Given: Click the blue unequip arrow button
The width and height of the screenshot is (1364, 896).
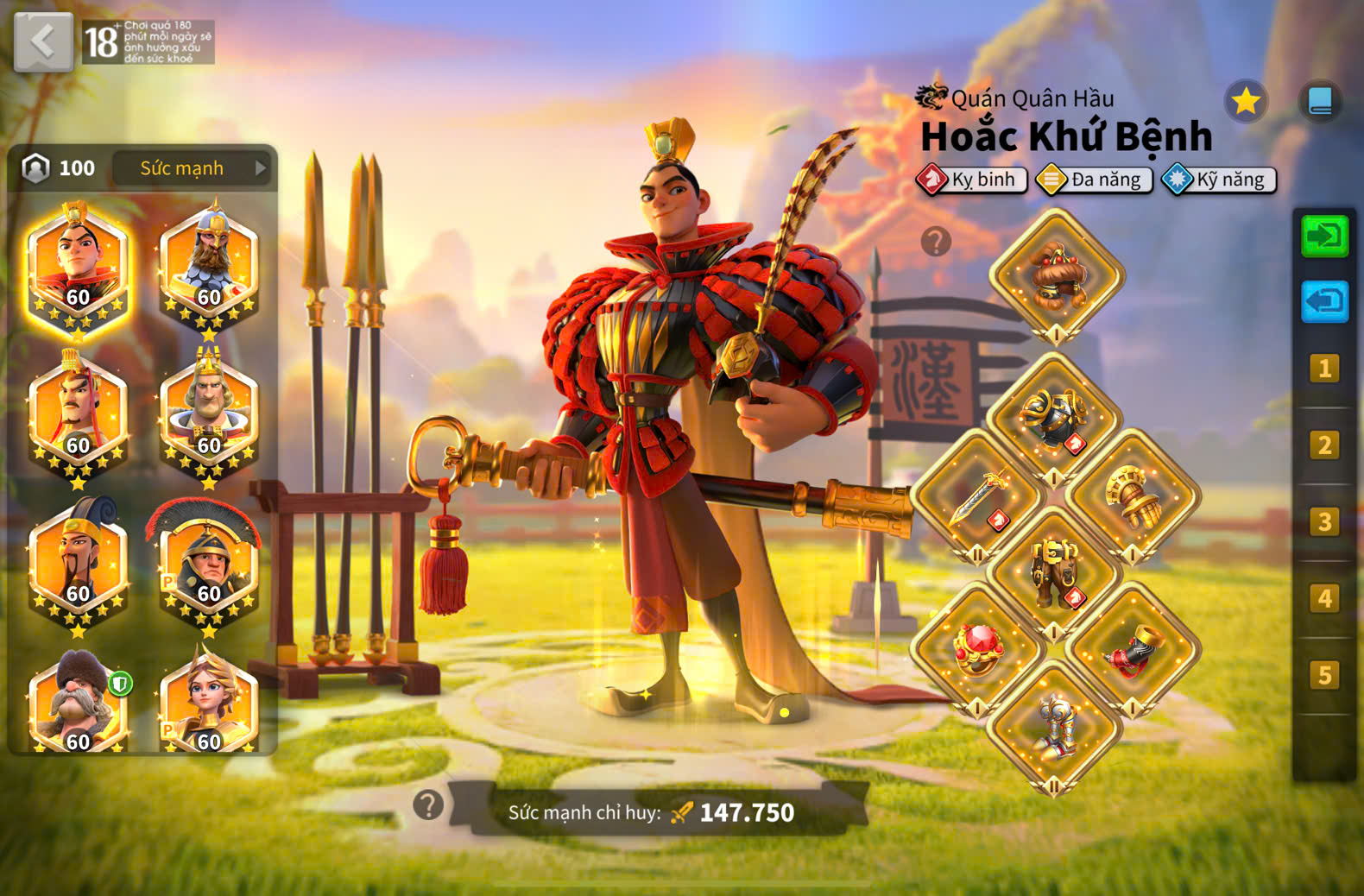Looking at the screenshot, I should (x=1324, y=301).
